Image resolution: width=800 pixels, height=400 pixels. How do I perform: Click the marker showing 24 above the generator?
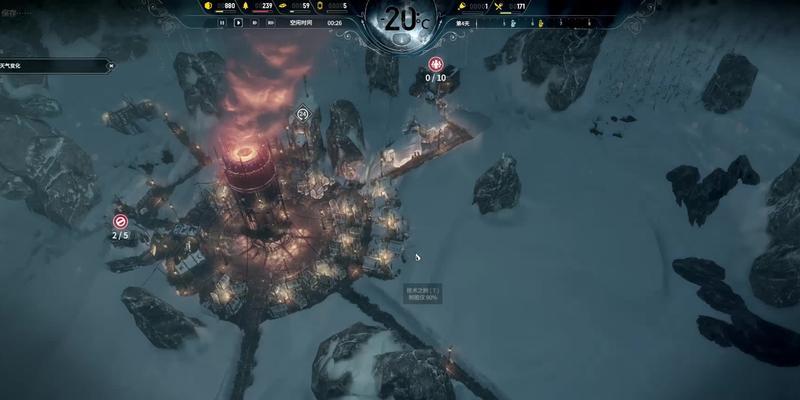pos(303,114)
